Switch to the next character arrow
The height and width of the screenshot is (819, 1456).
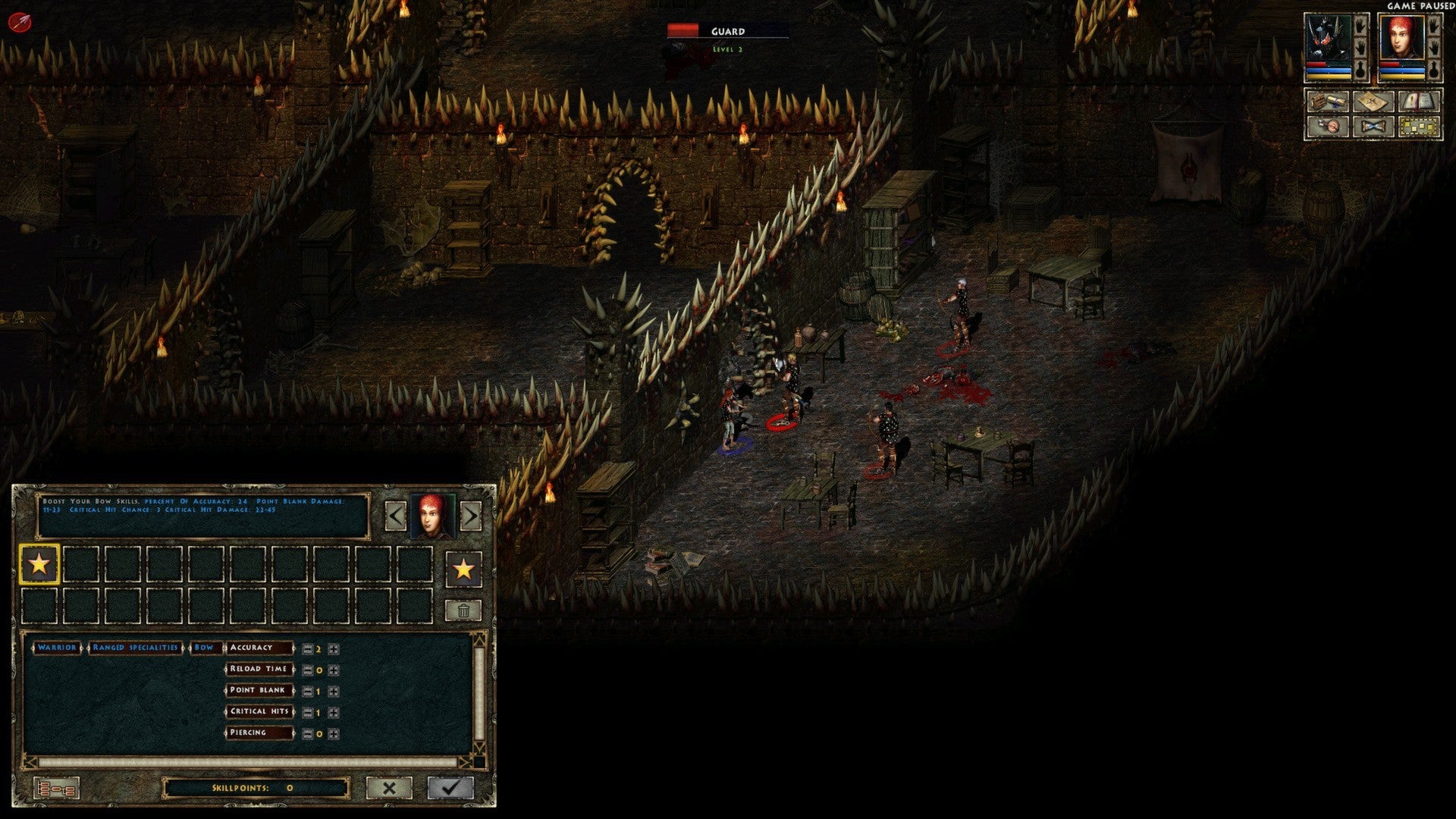[x=470, y=516]
